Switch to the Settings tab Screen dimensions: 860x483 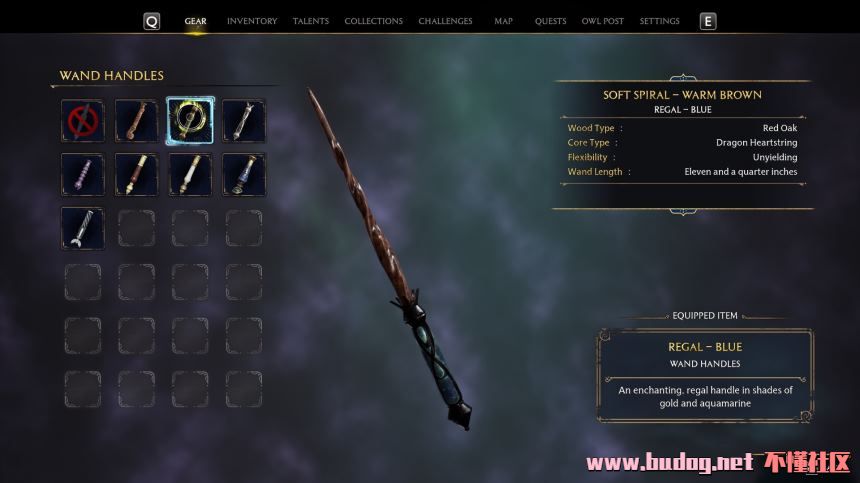click(659, 21)
